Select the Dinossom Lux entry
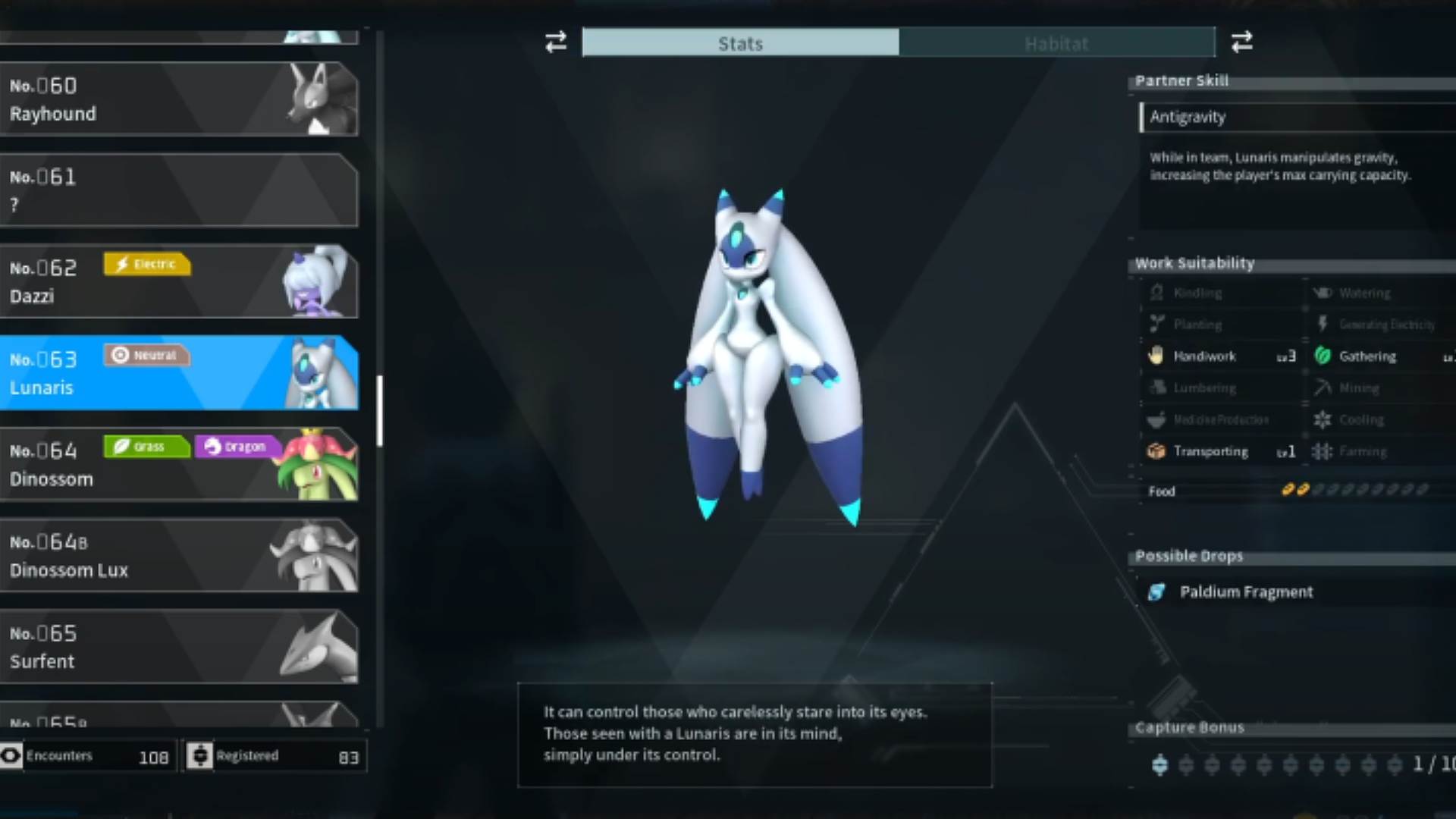The image size is (1456, 819). click(x=179, y=556)
